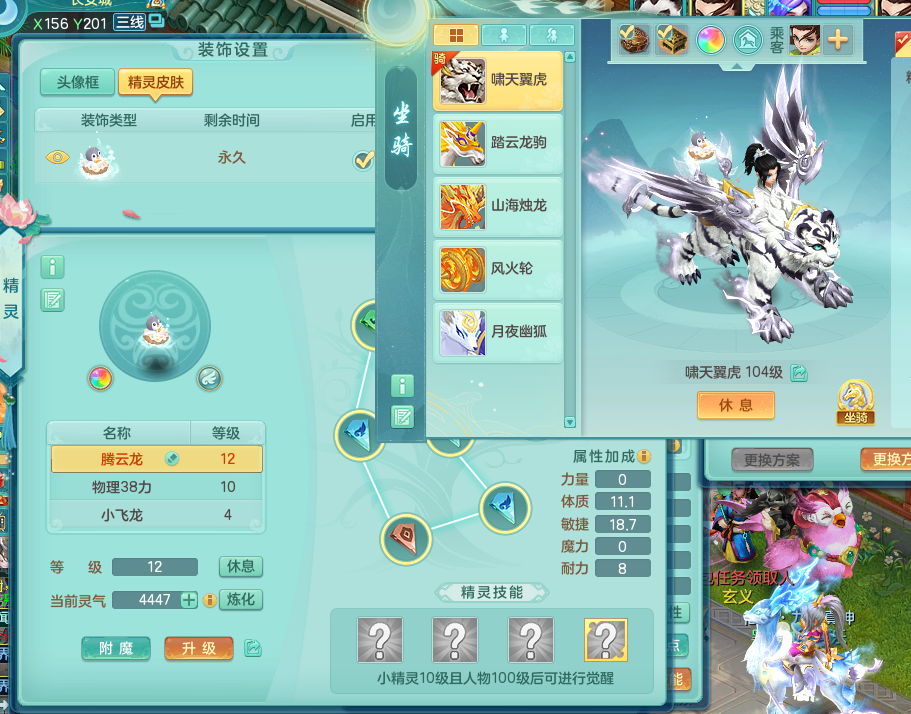
Task: Select the 精灵皮肤 tab
Action: point(155,82)
